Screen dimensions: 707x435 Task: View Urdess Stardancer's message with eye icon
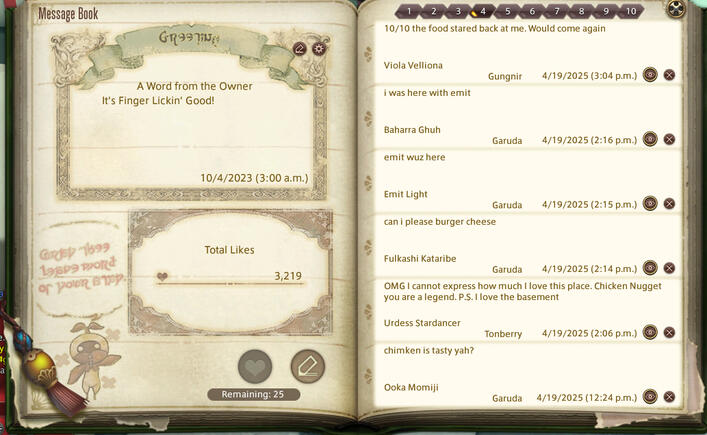650,332
